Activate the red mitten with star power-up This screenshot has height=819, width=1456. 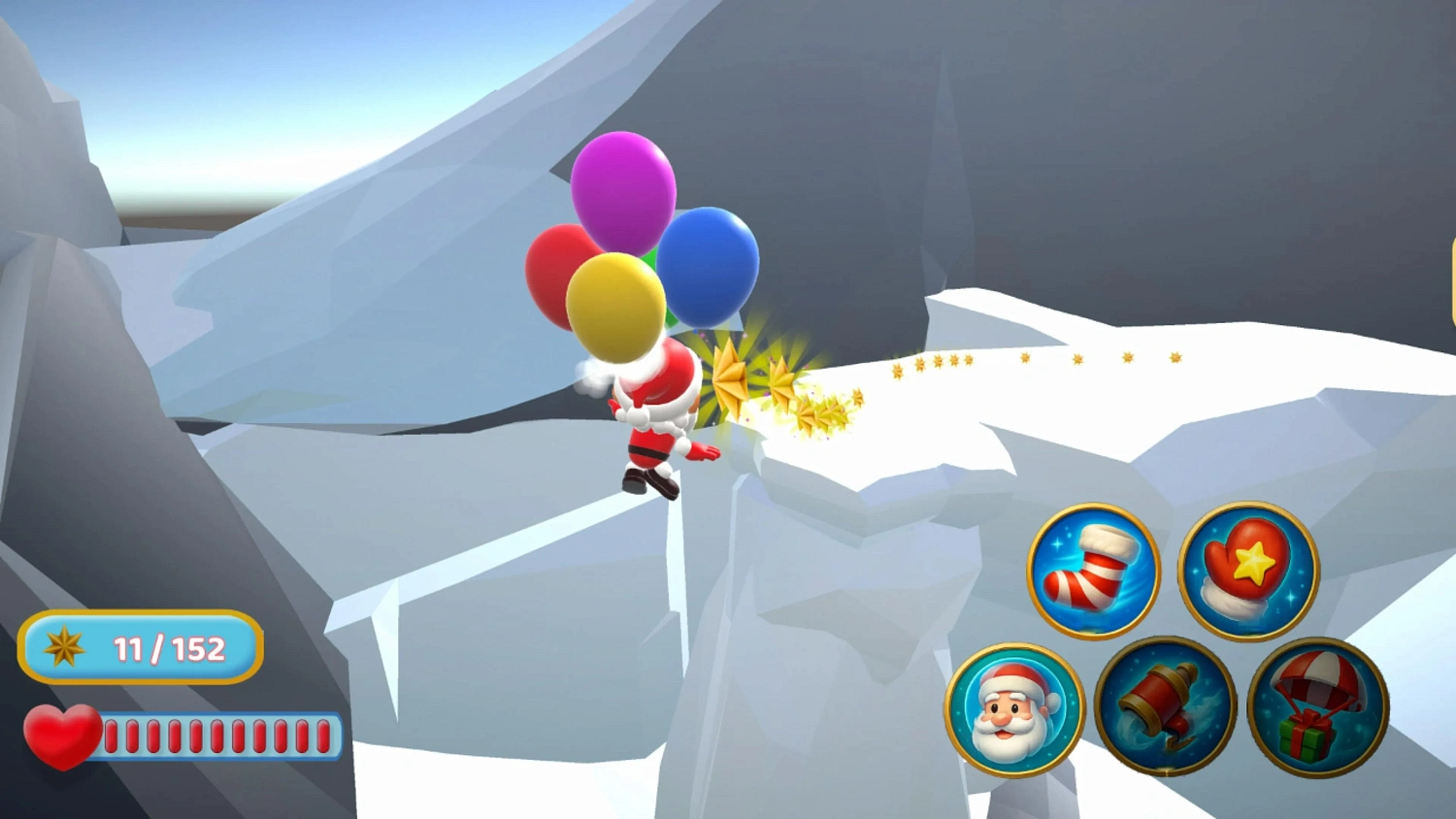pyautogui.click(x=1248, y=571)
